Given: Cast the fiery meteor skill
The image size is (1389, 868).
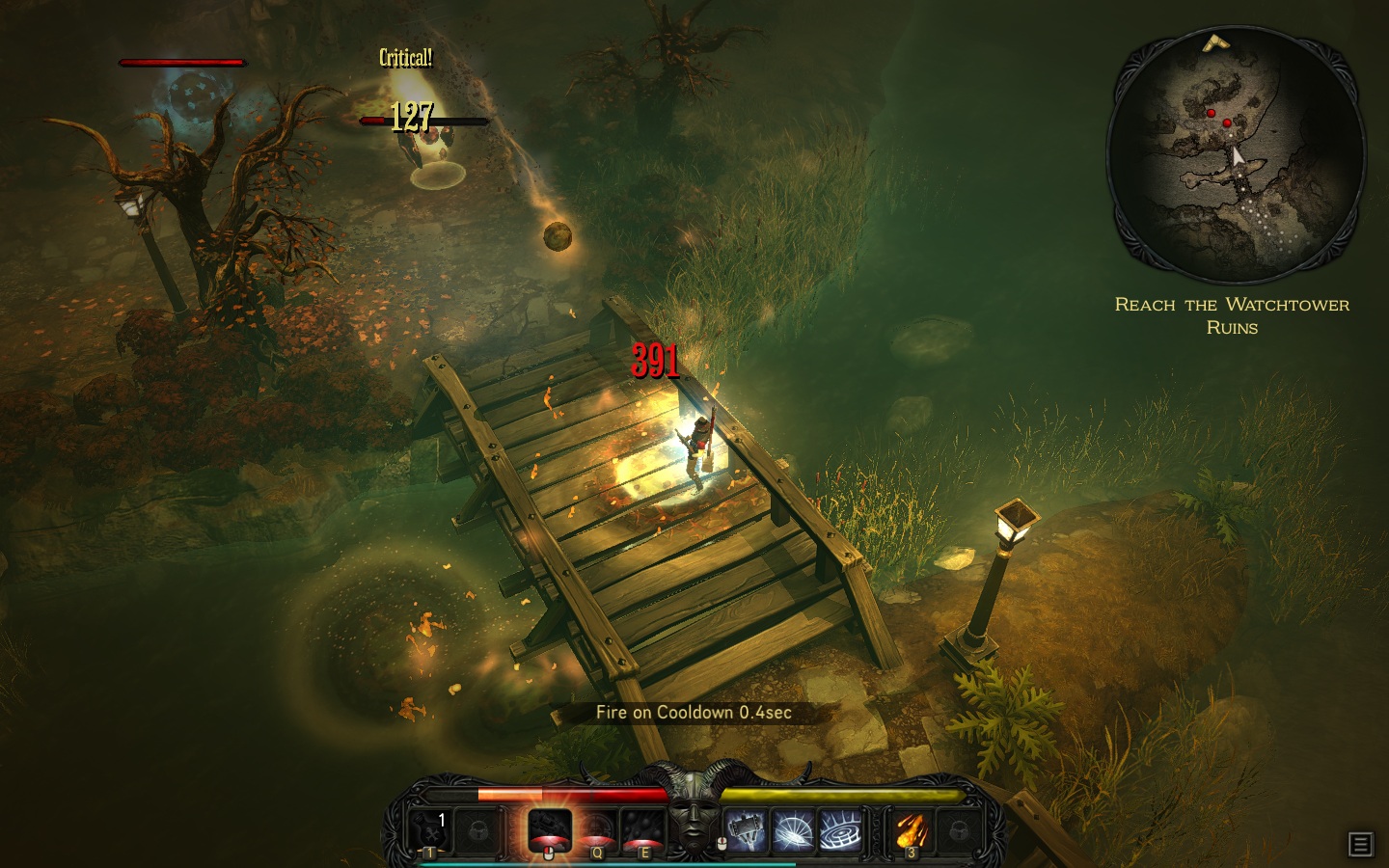Looking at the screenshot, I should [910, 830].
